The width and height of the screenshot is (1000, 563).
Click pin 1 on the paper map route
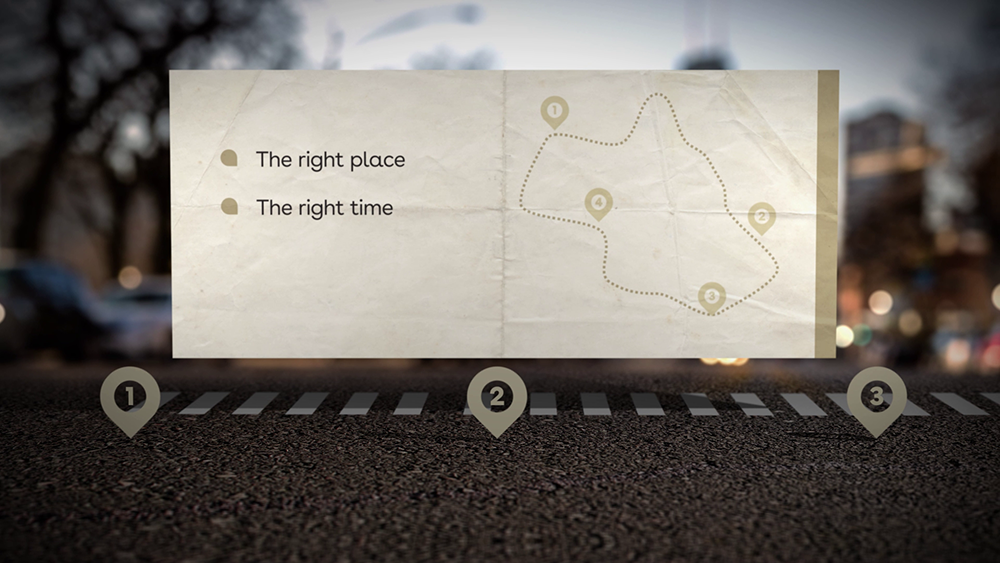(x=554, y=110)
